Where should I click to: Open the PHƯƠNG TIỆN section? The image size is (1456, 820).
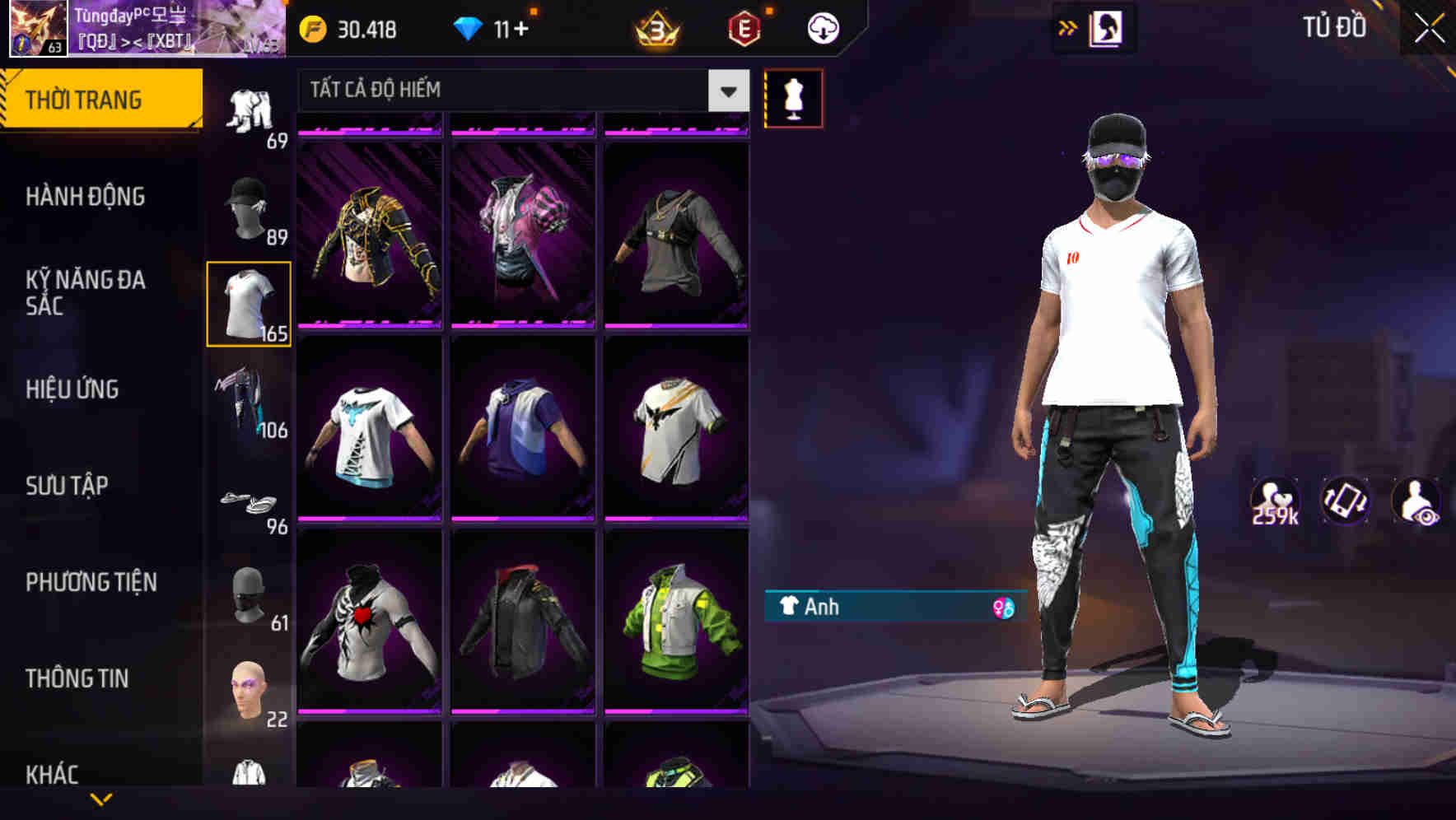click(91, 582)
